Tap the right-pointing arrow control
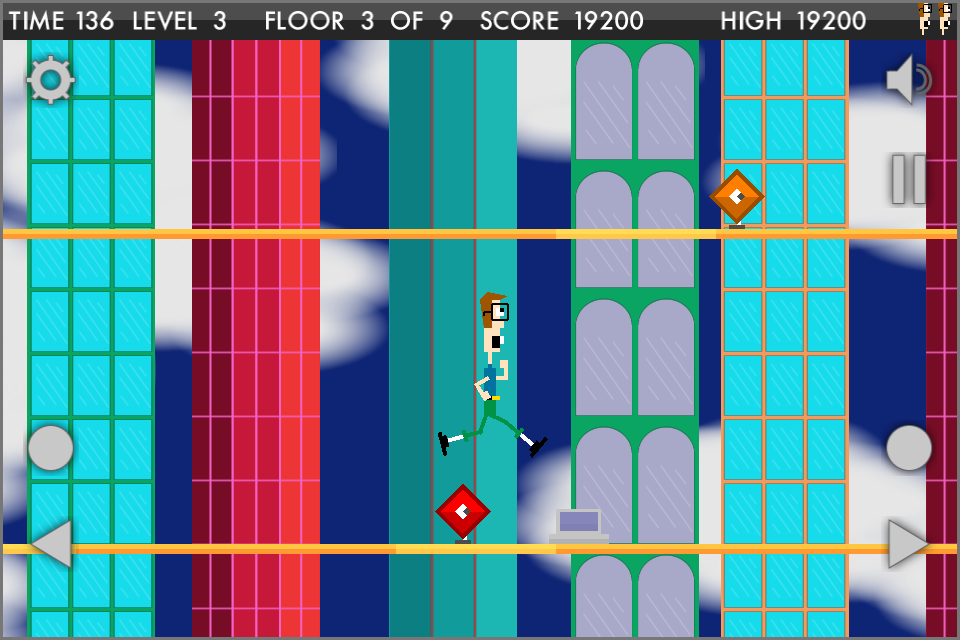This screenshot has height=640, width=960. pos(908,543)
